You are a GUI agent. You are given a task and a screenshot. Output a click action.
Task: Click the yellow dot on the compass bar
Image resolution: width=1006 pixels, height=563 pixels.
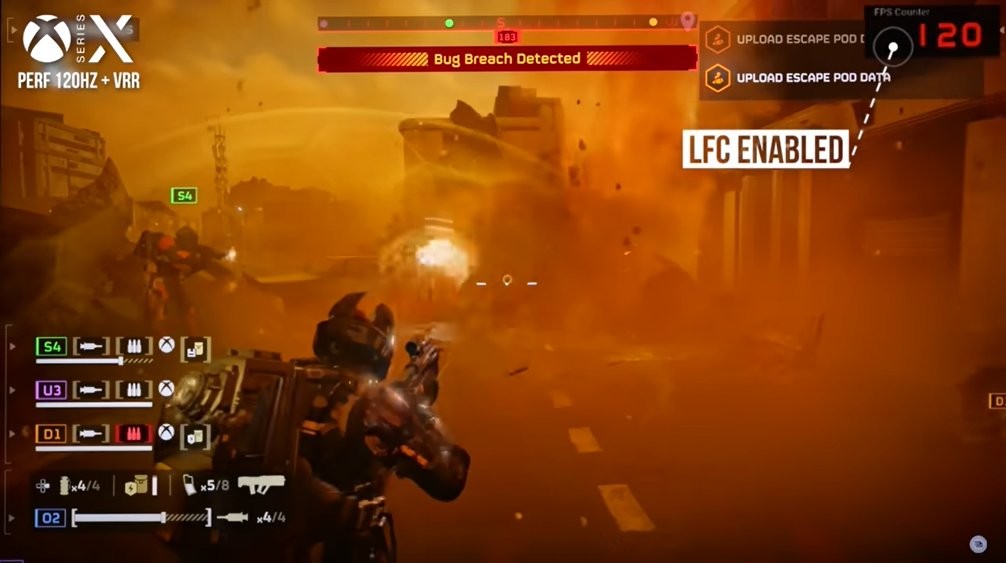[653, 22]
